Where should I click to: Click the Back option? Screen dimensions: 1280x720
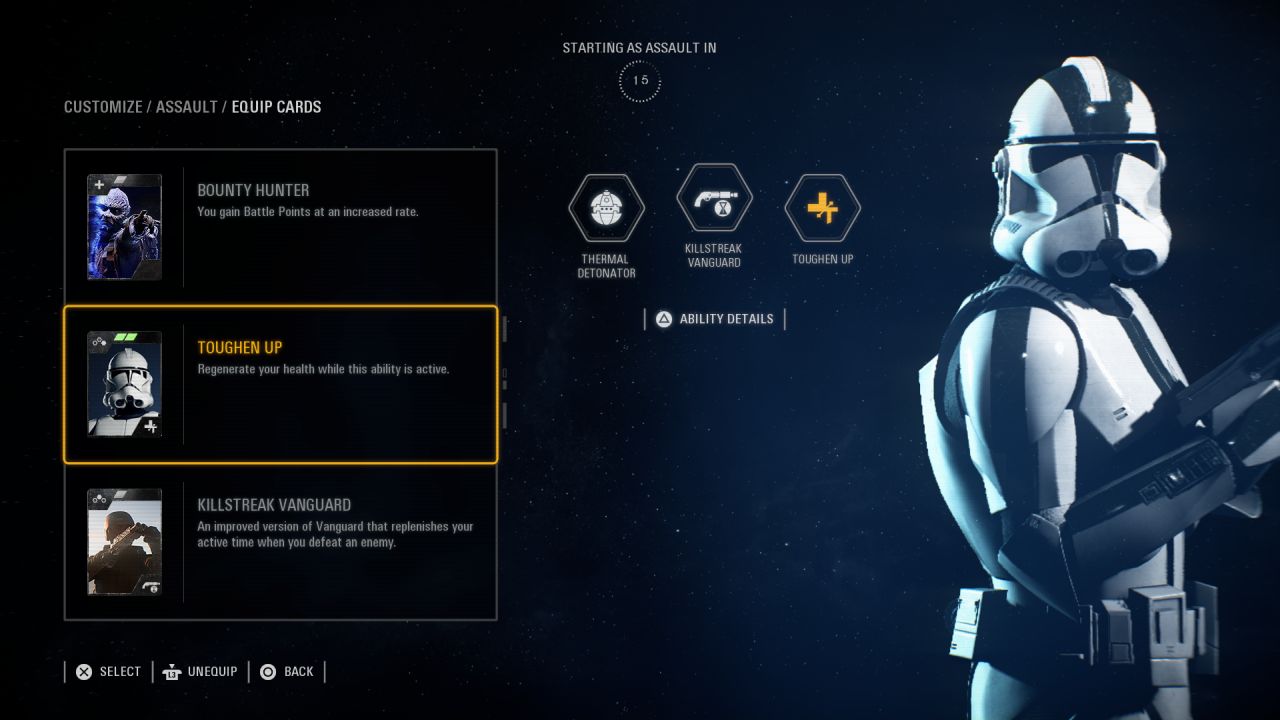pos(287,672)
